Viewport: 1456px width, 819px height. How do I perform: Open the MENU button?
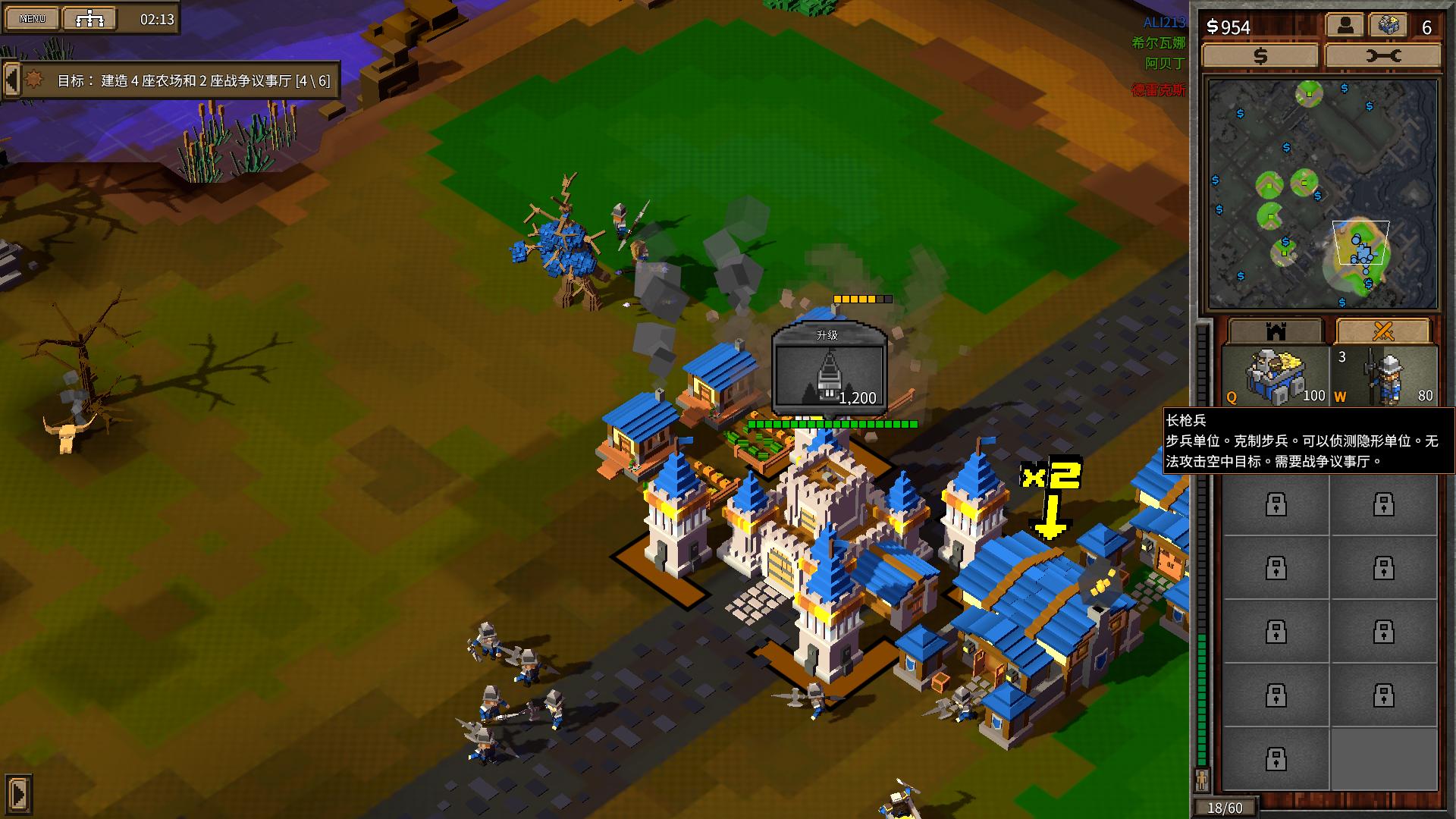click(x=32, y=19)
